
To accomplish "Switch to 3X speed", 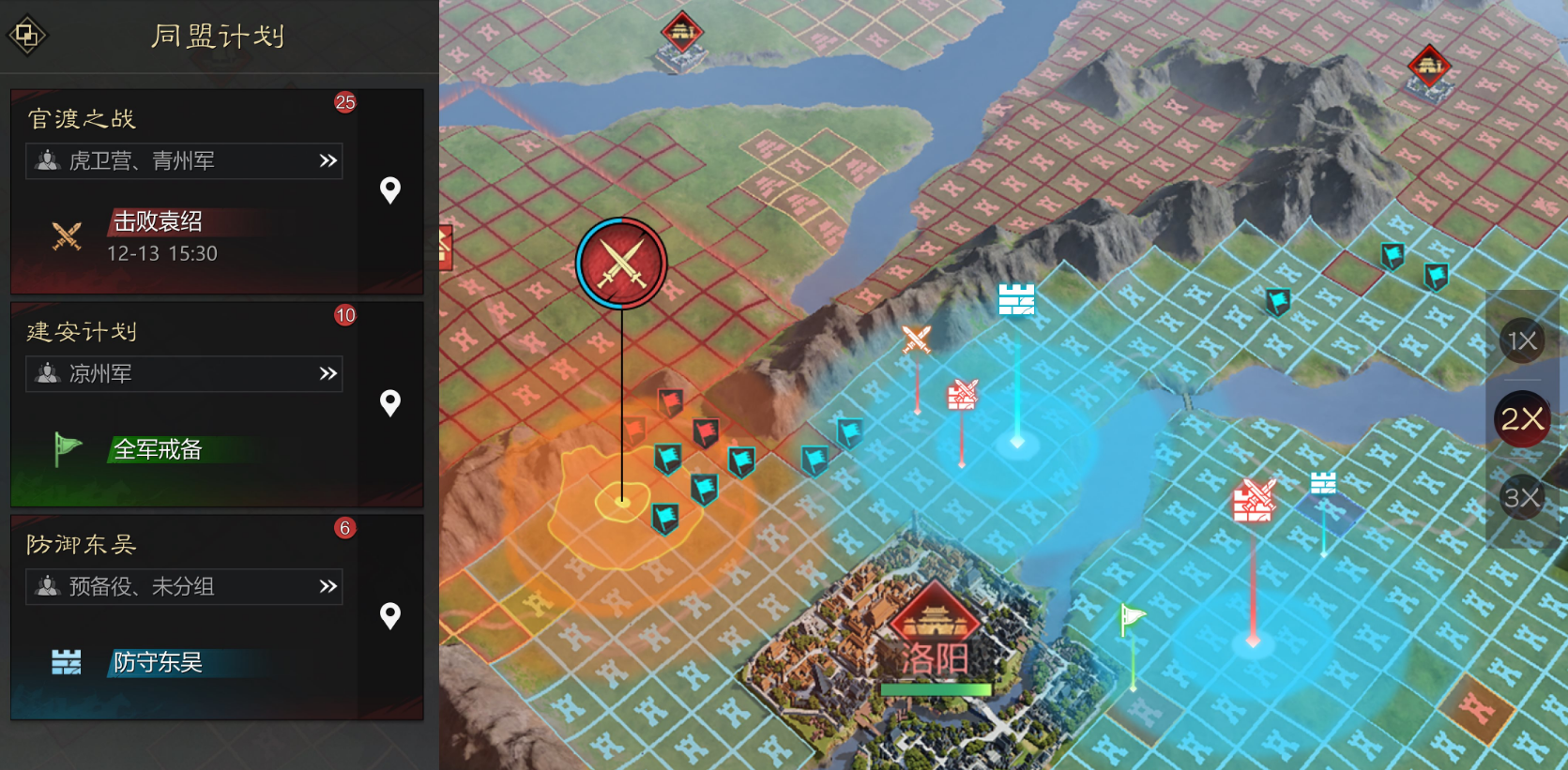I will [x=1521, y=497].
